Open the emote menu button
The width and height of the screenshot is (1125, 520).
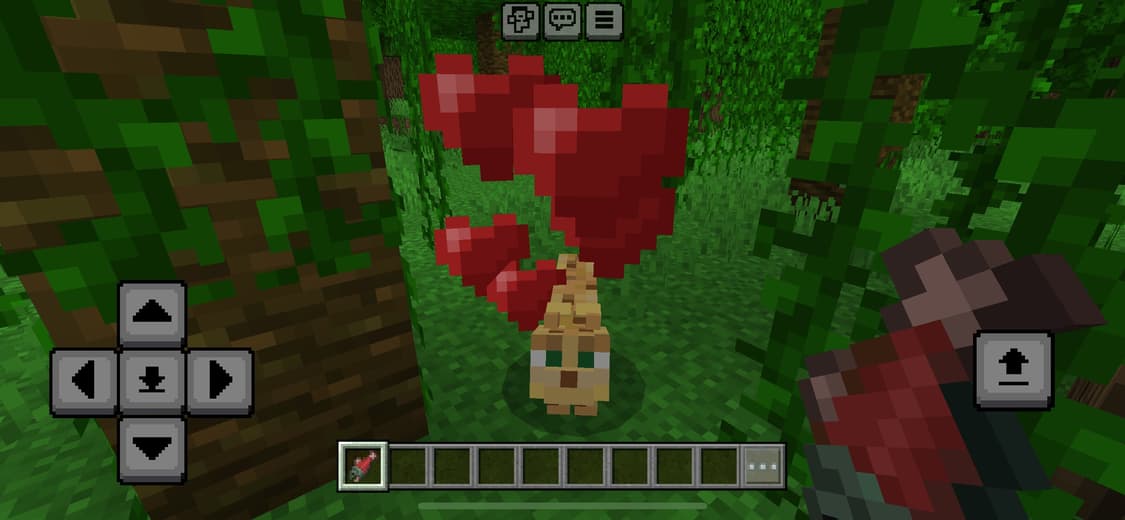[x=520, y=20]
